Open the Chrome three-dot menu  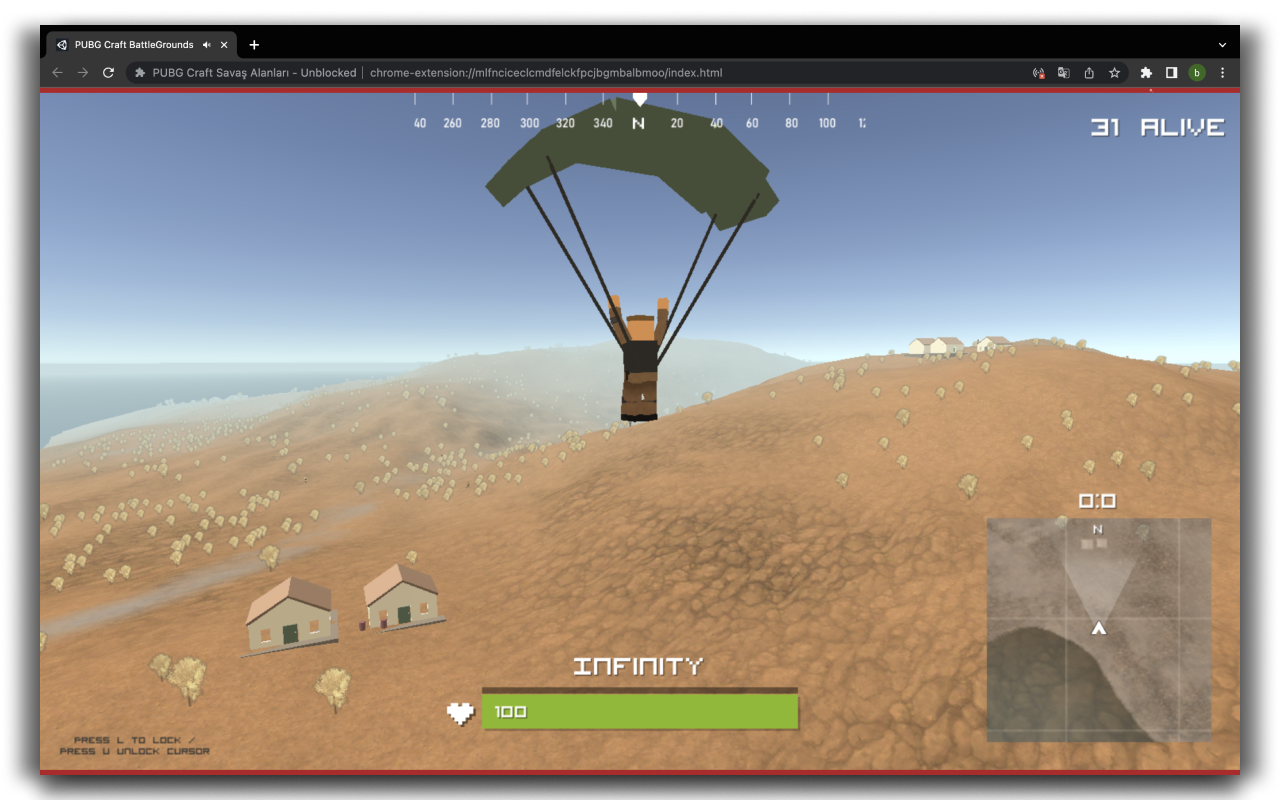click(1222, 72)
